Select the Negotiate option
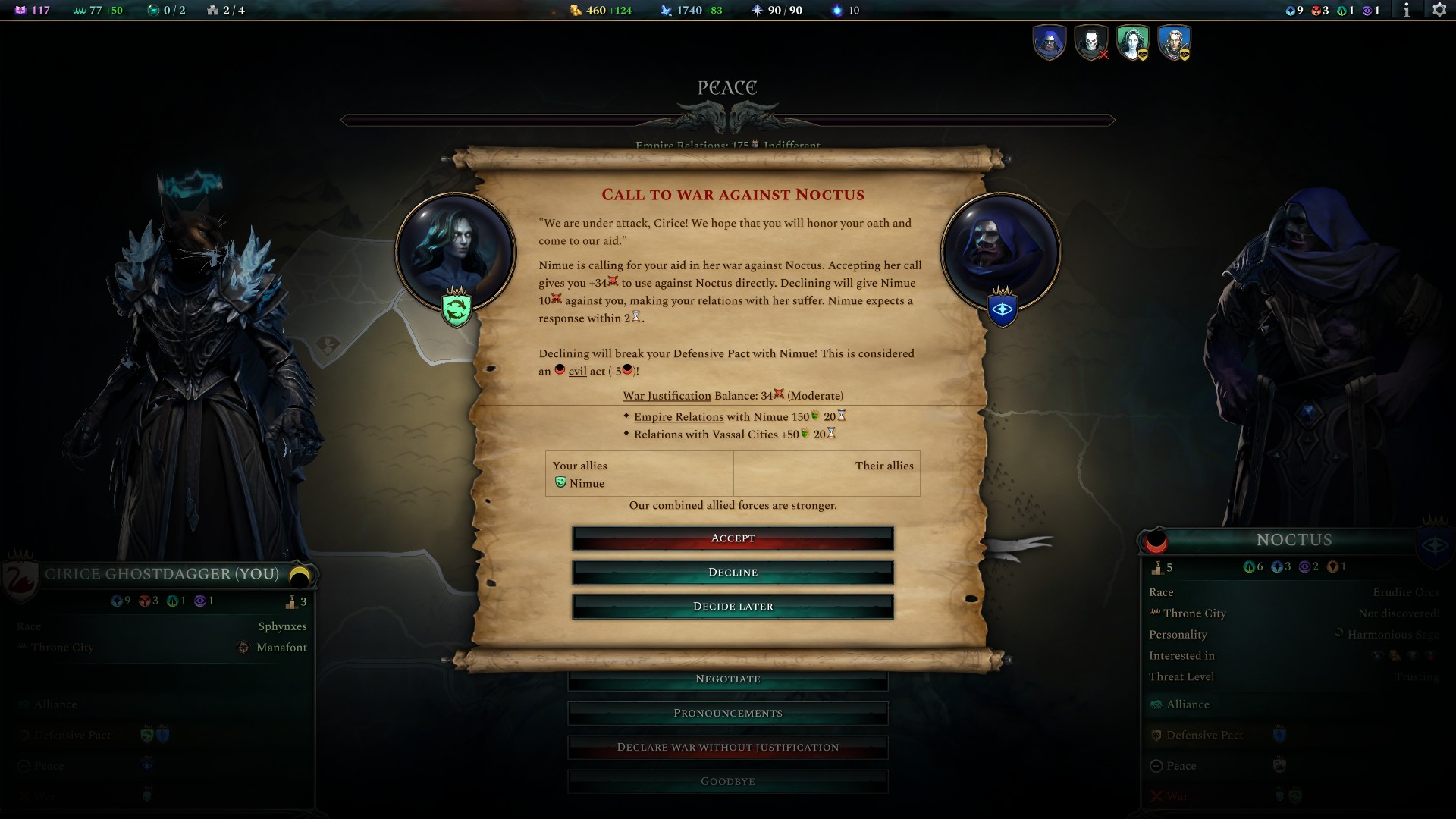 [x=728, y=679]
